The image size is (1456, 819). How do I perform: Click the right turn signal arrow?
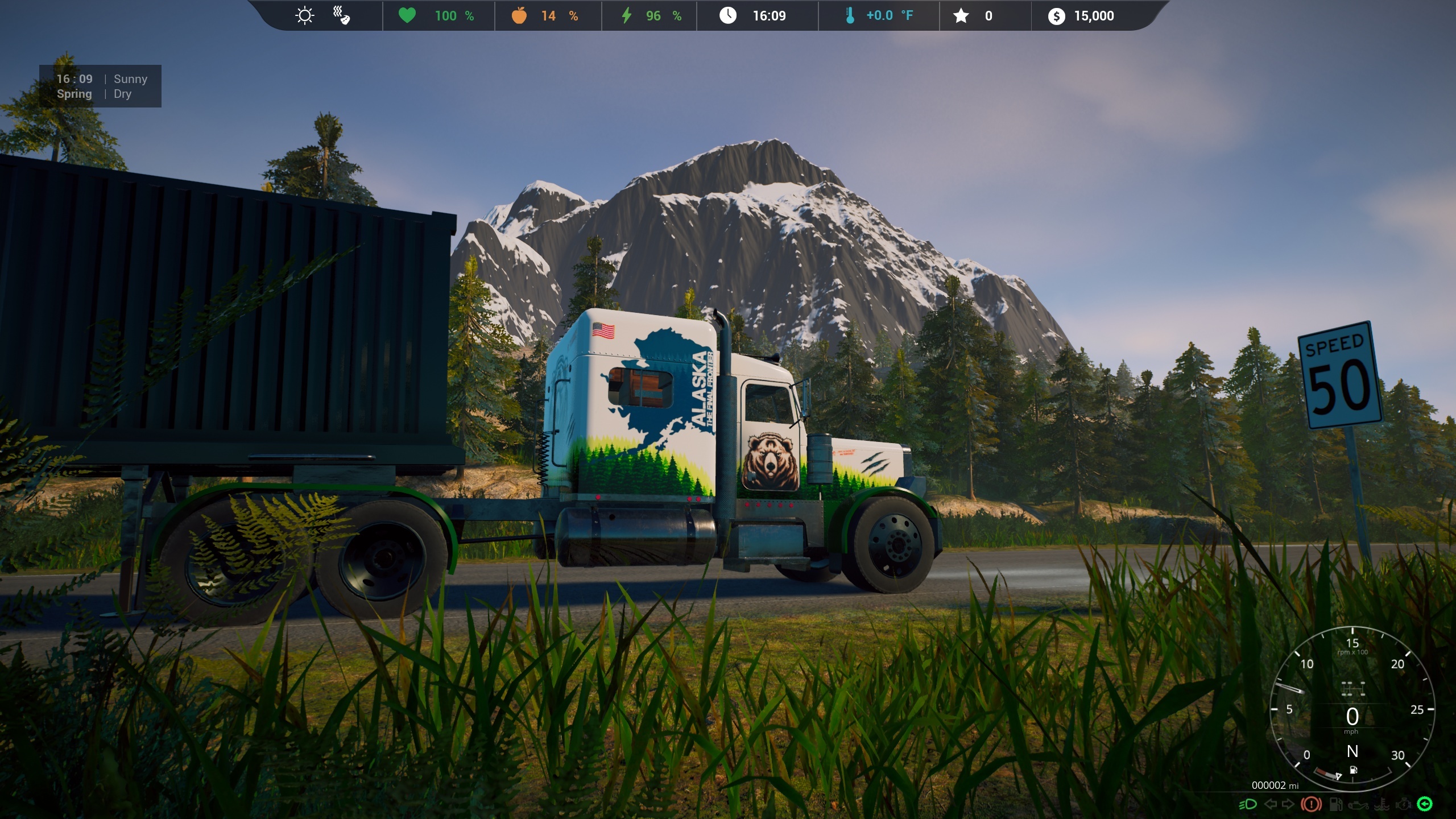pyautogui.click(x=1288, y=804)
